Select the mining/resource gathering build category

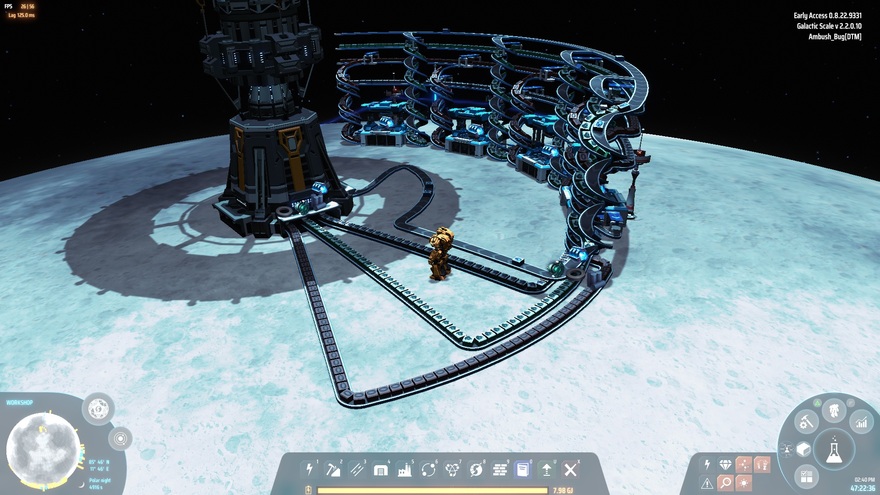[334, 469]
